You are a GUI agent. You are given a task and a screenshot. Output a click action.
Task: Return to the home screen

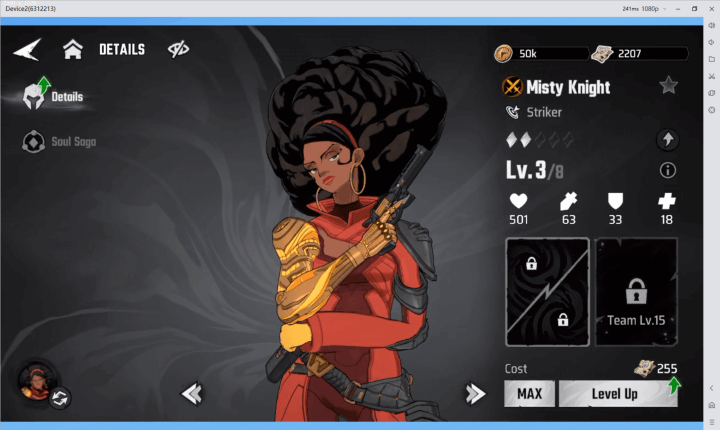(72, 49)
